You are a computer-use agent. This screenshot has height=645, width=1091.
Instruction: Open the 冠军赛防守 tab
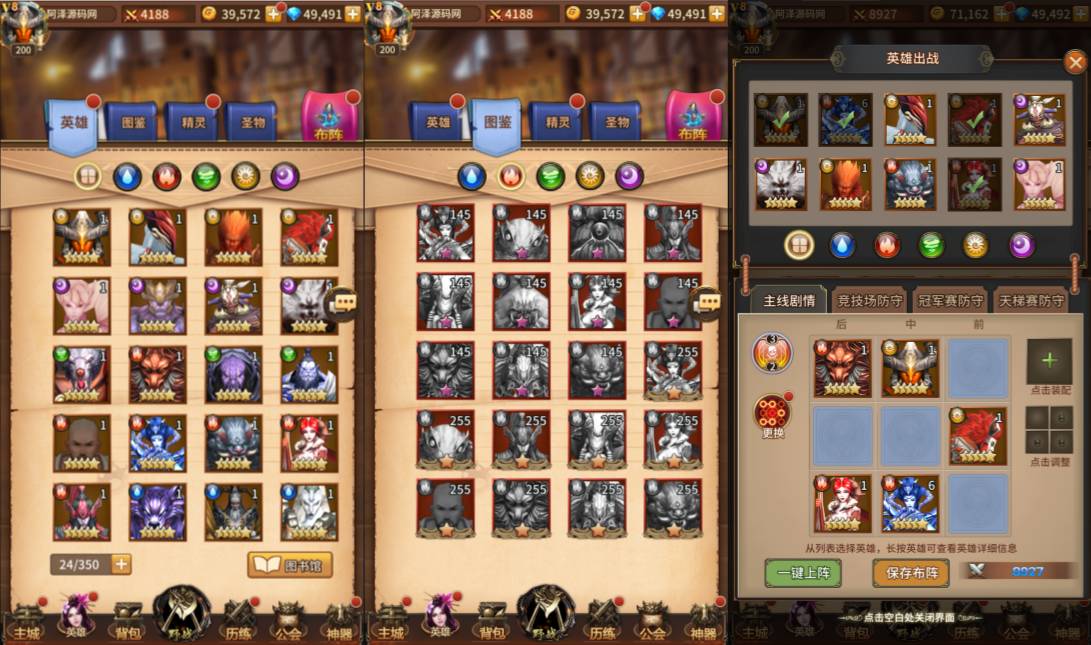click(951, 300)
